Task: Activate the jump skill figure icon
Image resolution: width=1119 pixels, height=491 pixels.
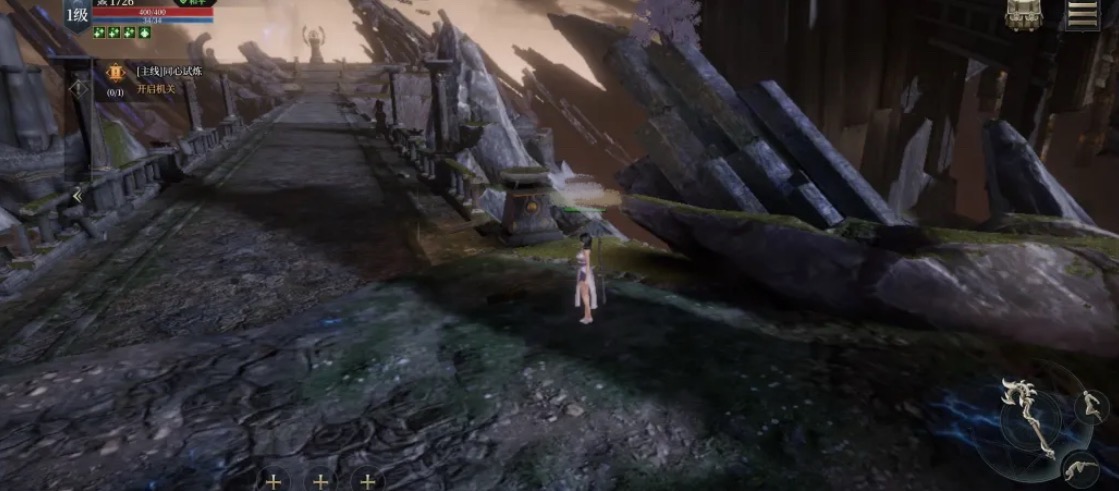Action: point(1090,405)
